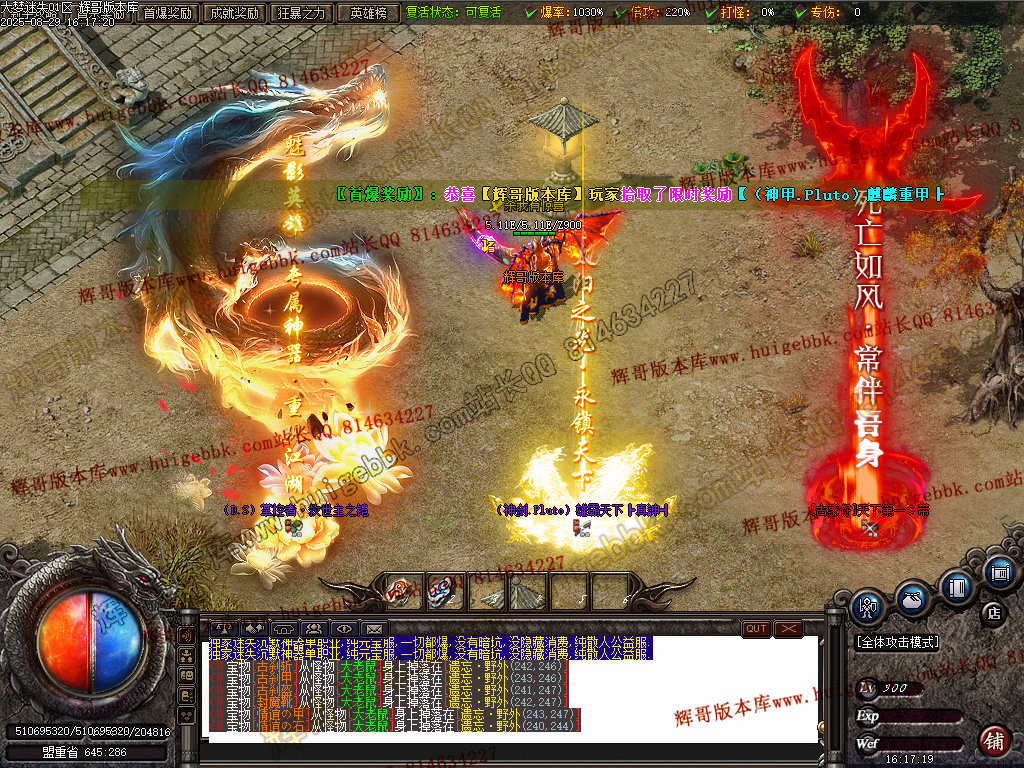Click the 狂暴之力 button
The width and height of the screenshot is (1024, 768).
click(301, 13)
